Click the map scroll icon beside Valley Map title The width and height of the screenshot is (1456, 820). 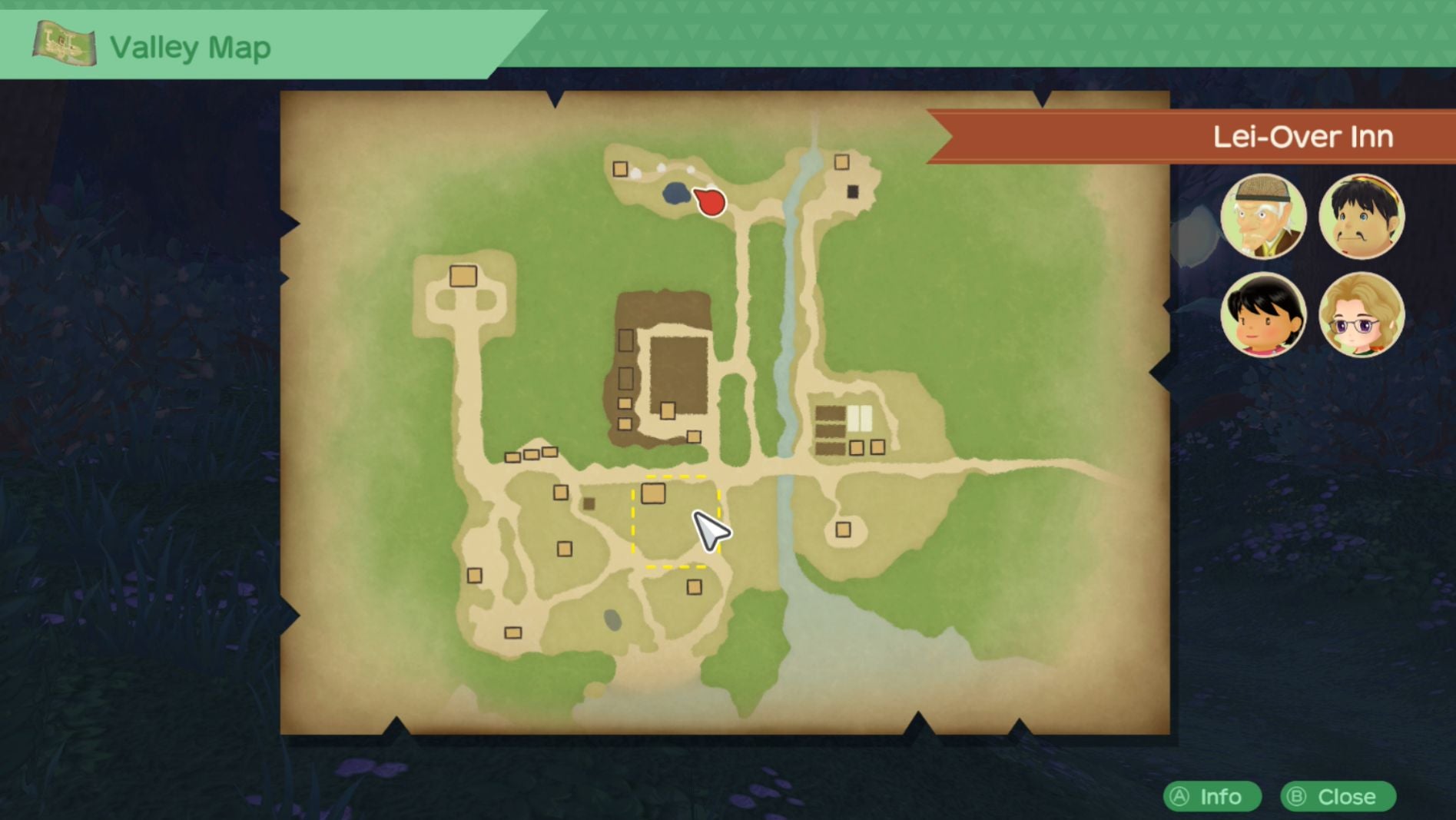pos(64,42)
